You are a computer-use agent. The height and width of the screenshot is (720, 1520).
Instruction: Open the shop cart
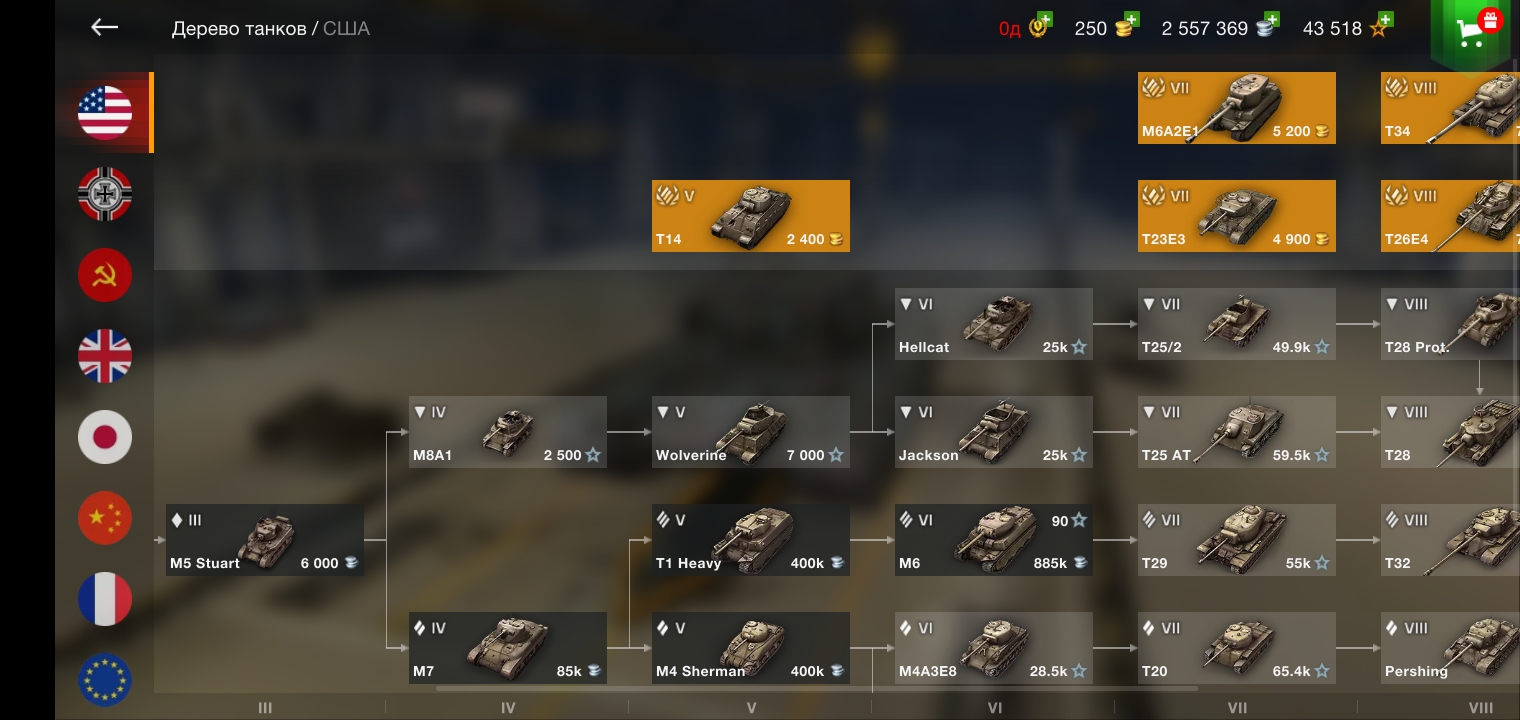[x=1470, y=32]
